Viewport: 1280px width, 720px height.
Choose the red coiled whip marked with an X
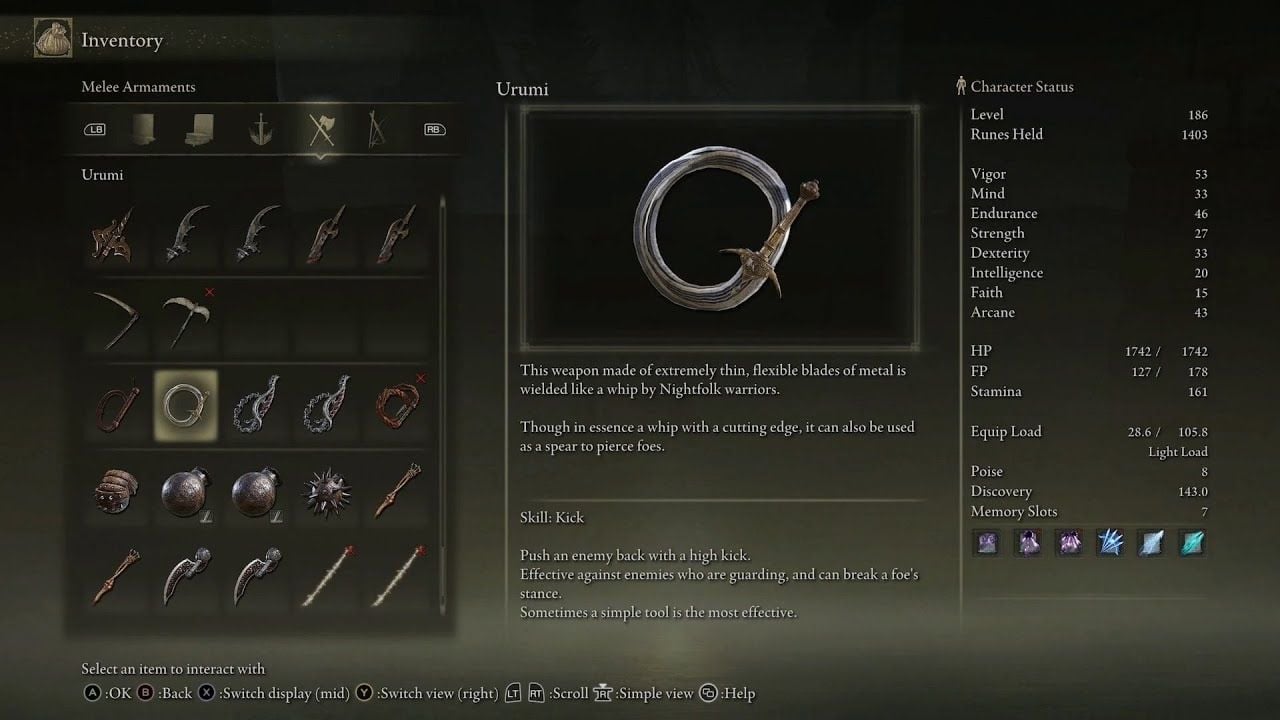(x=398, y=407)
